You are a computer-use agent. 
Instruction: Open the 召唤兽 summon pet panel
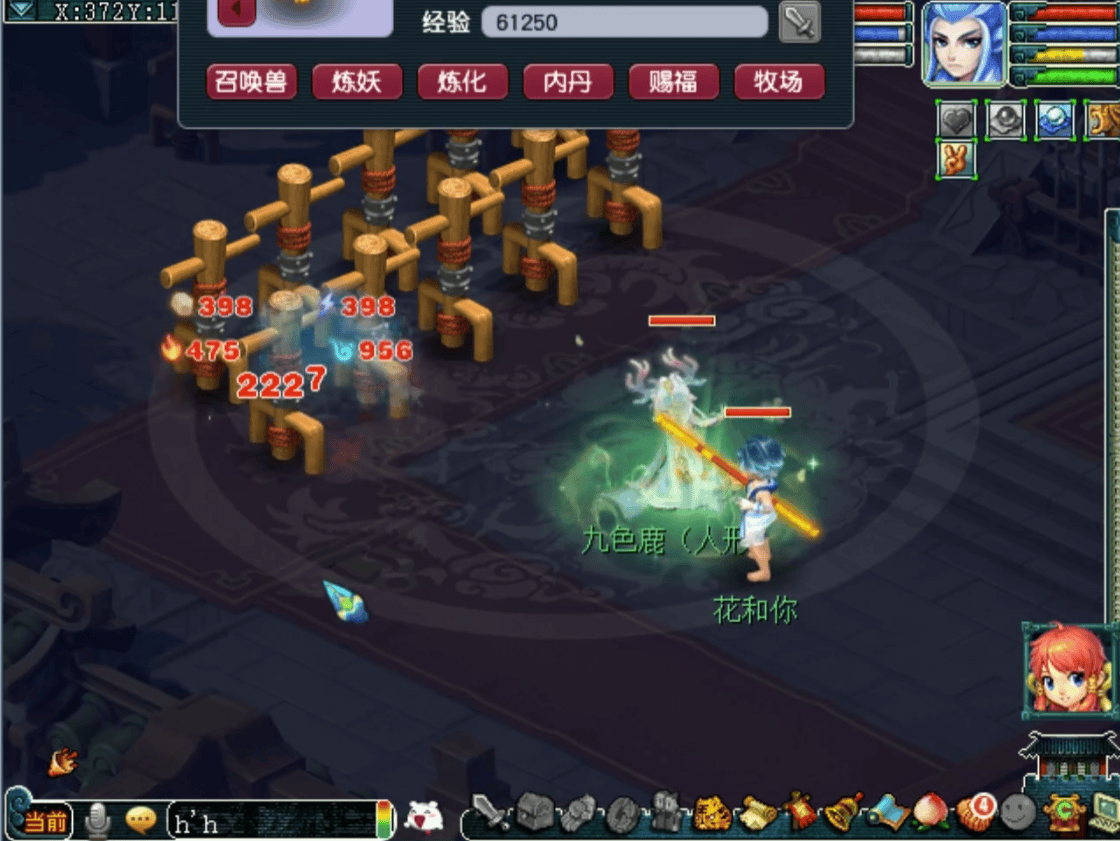pyautogui.click(x=251, y=82)
